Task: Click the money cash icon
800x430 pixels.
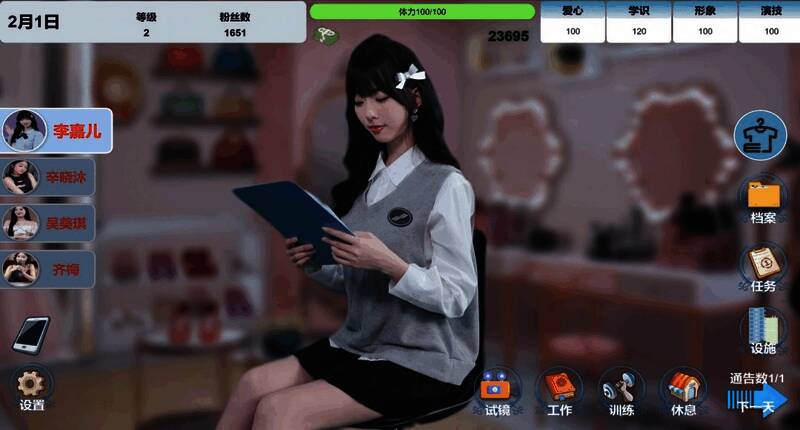Action: click(325, 35)
